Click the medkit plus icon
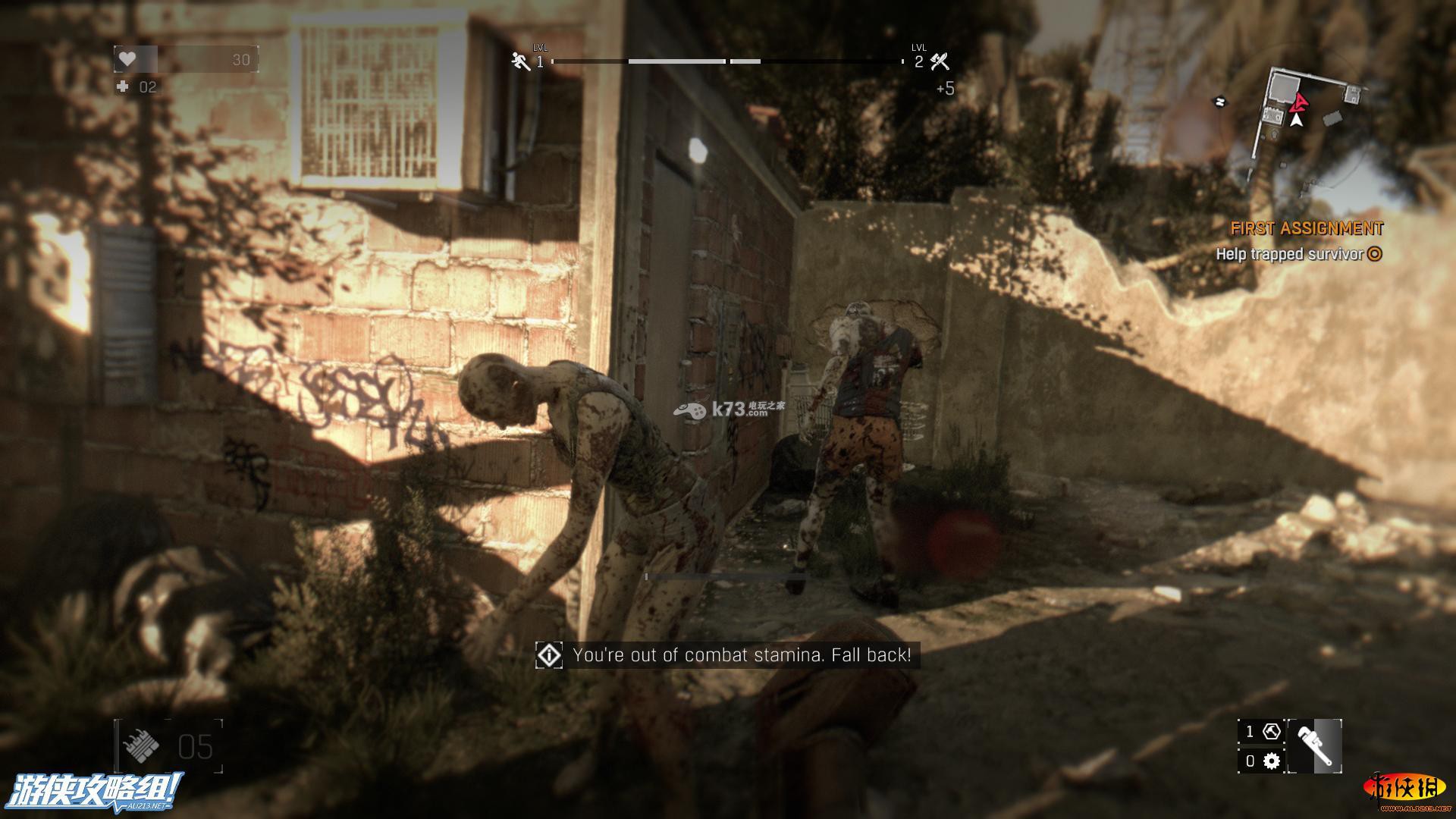Screen dimensions: 1456x819 pyautogui.click(x=122, y=87)
